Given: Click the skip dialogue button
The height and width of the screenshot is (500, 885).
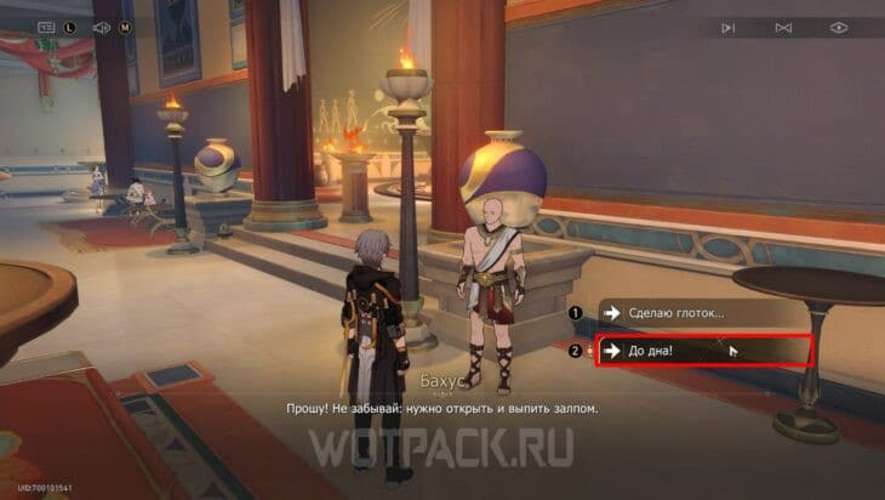Looking at the screenshot, I should pyautogui.click(x=729, y=28).
